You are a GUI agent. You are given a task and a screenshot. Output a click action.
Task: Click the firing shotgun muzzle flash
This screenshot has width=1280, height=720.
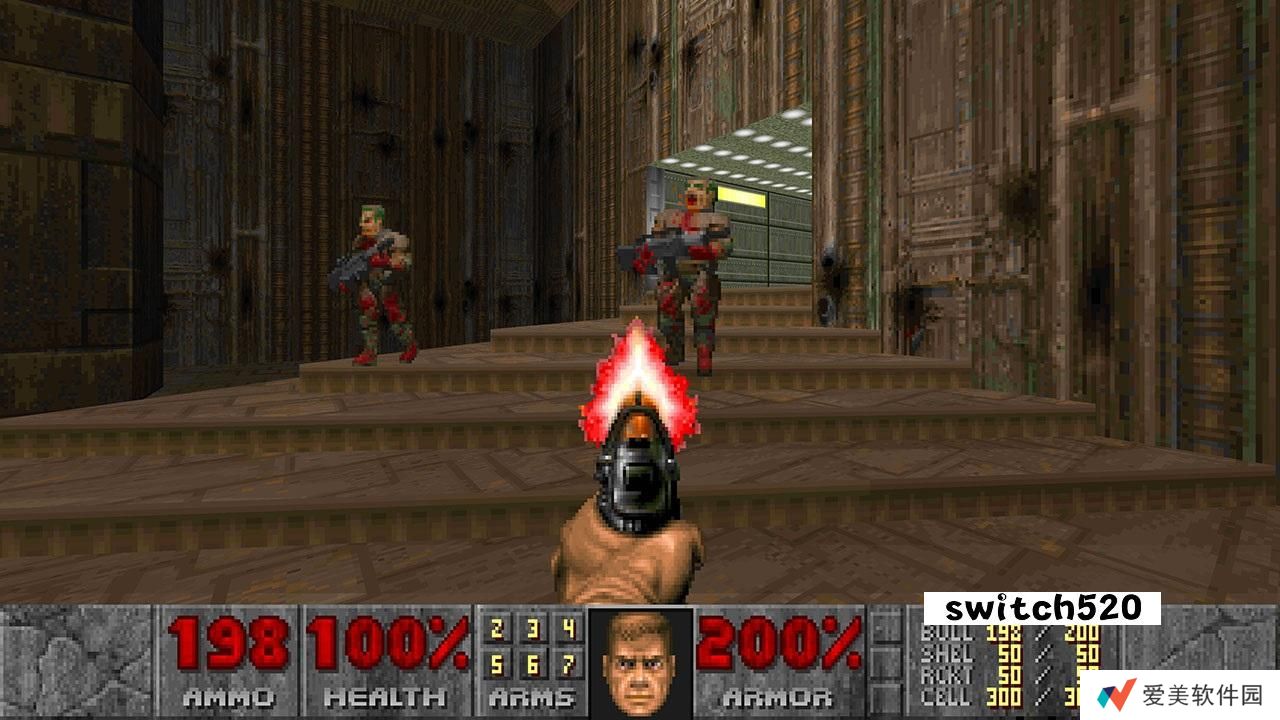click(x=637, y=380)
